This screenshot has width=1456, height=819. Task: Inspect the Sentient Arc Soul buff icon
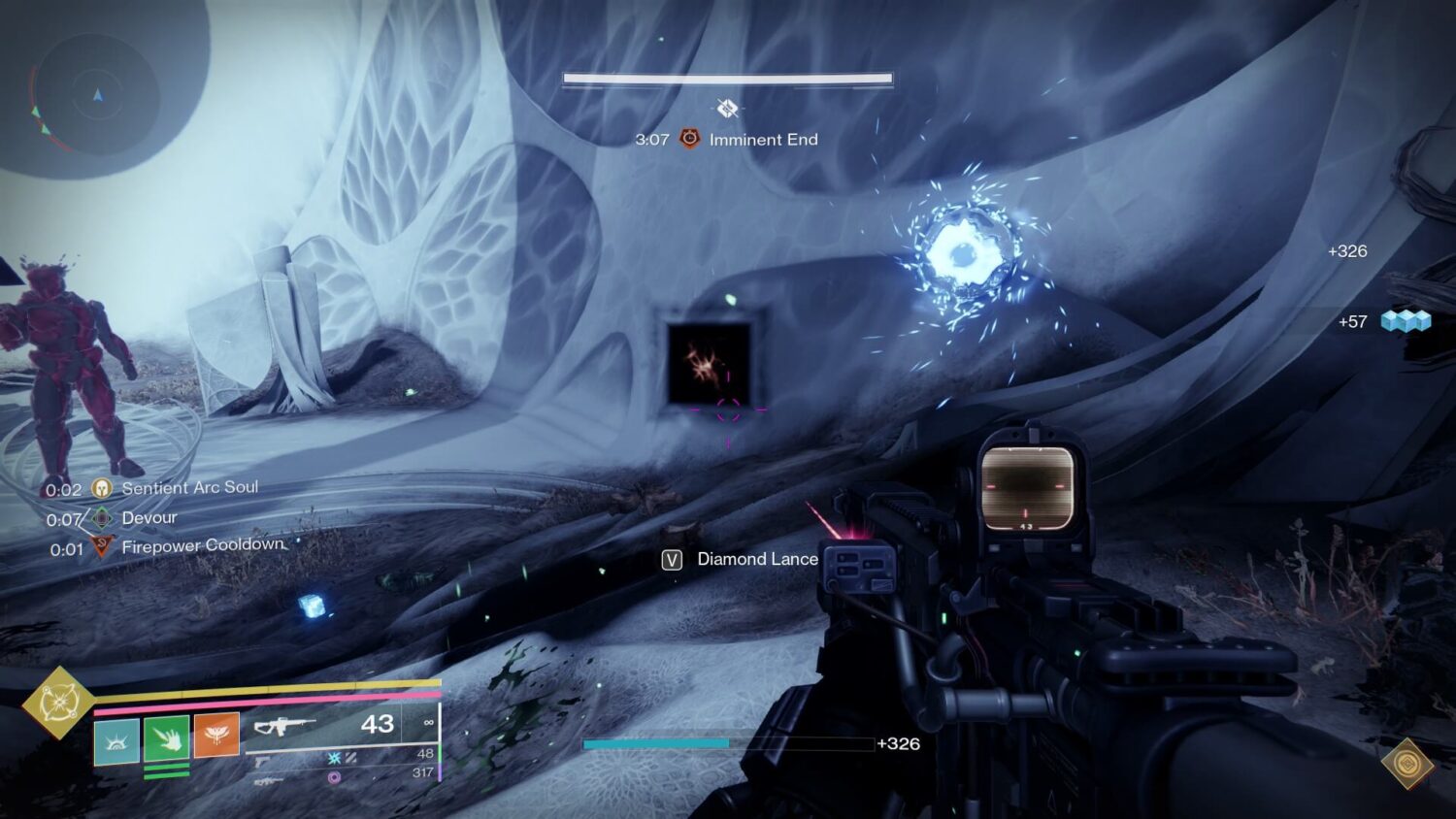click(101, 488)
